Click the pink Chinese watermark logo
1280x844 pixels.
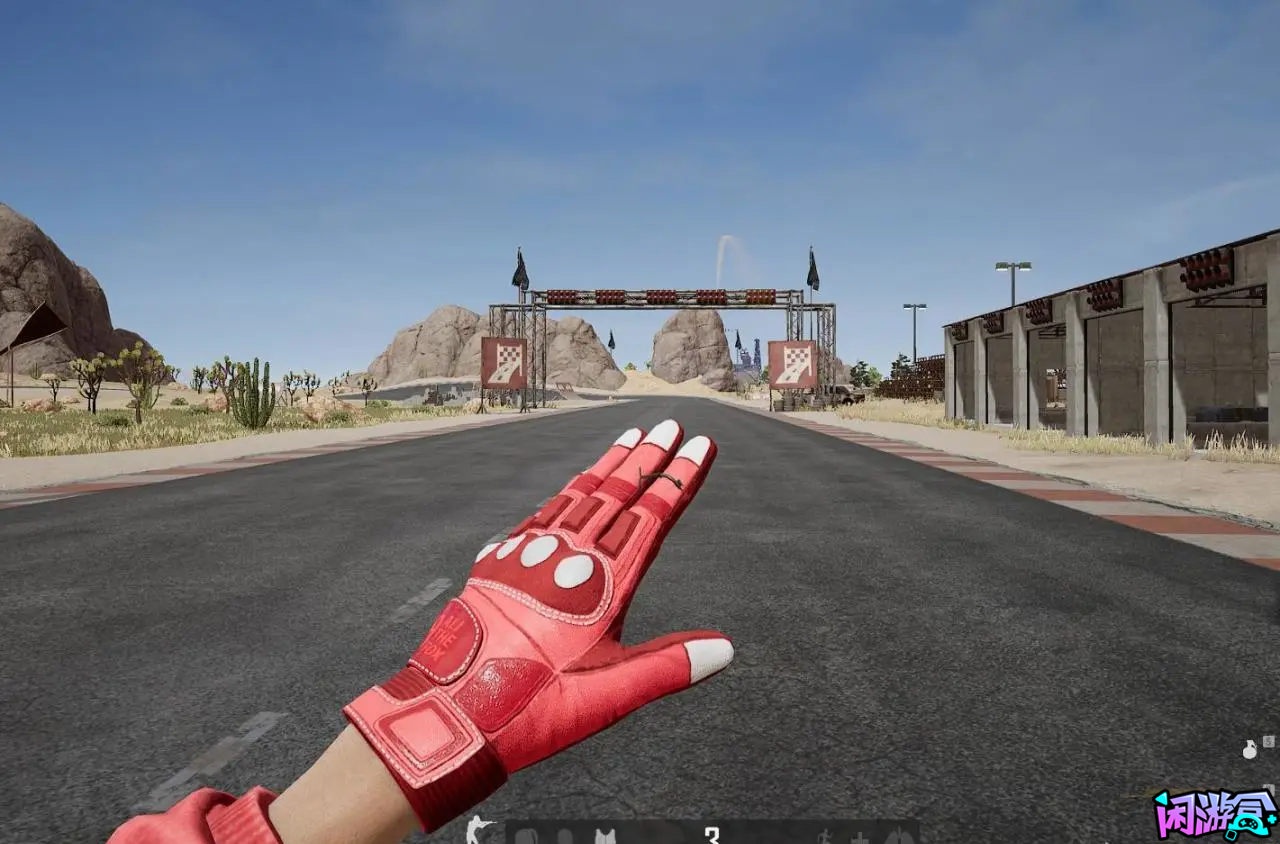tap(1215, 814)
